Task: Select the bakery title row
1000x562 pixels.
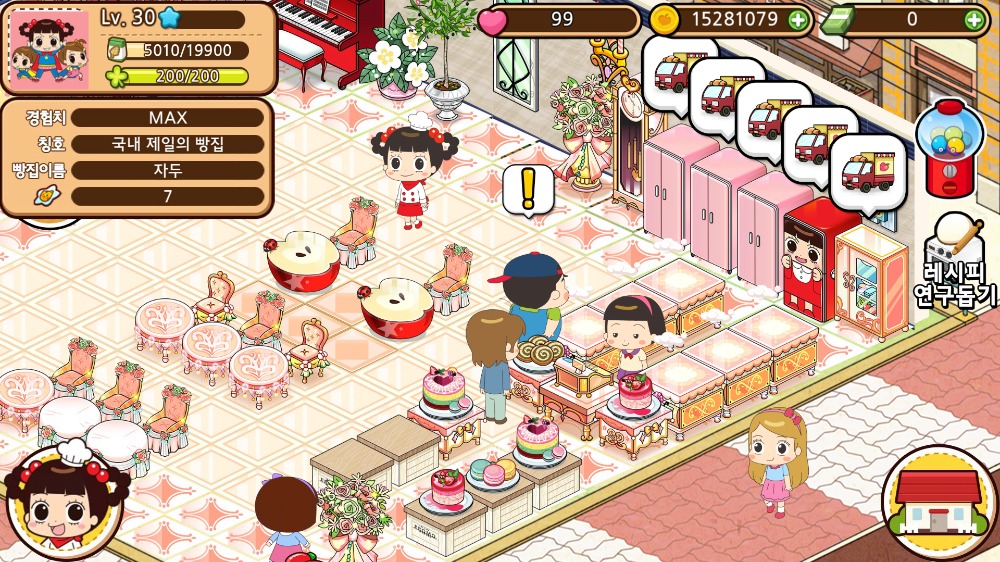Action: [167, 144]
